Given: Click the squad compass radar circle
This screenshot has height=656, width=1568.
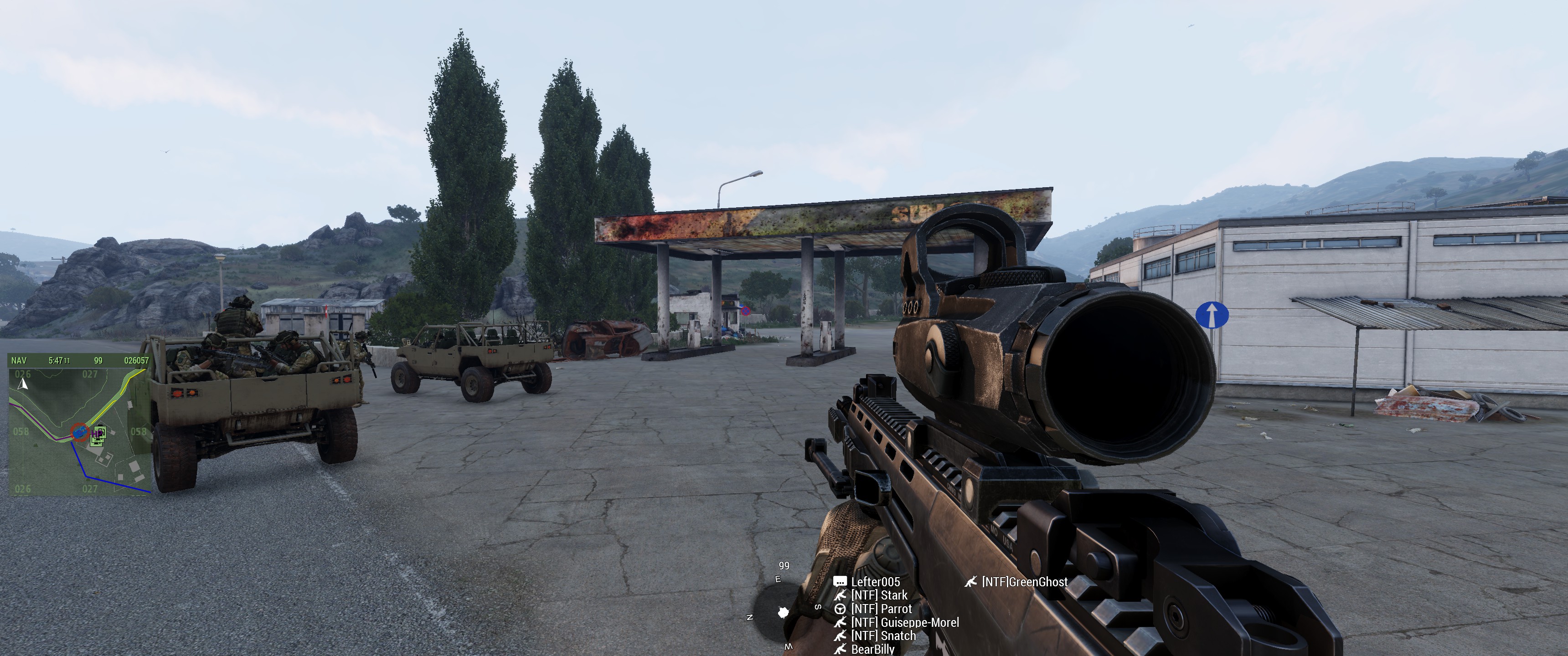Looking at the screenshot, I should click(784, 611).
